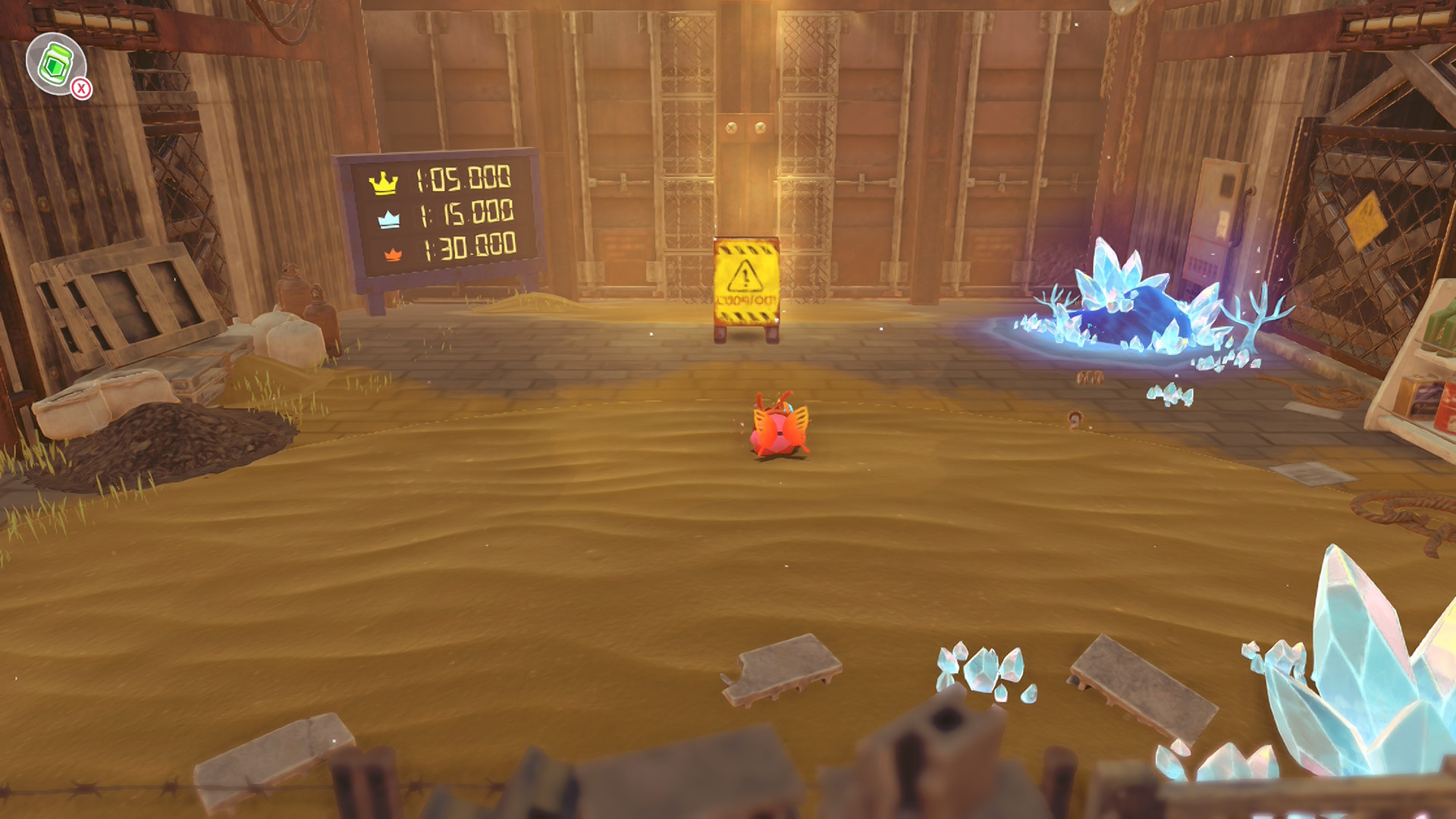The image size is (1456, 819).
Task: Select the green jar item icon
Action: tap(55, 64)
